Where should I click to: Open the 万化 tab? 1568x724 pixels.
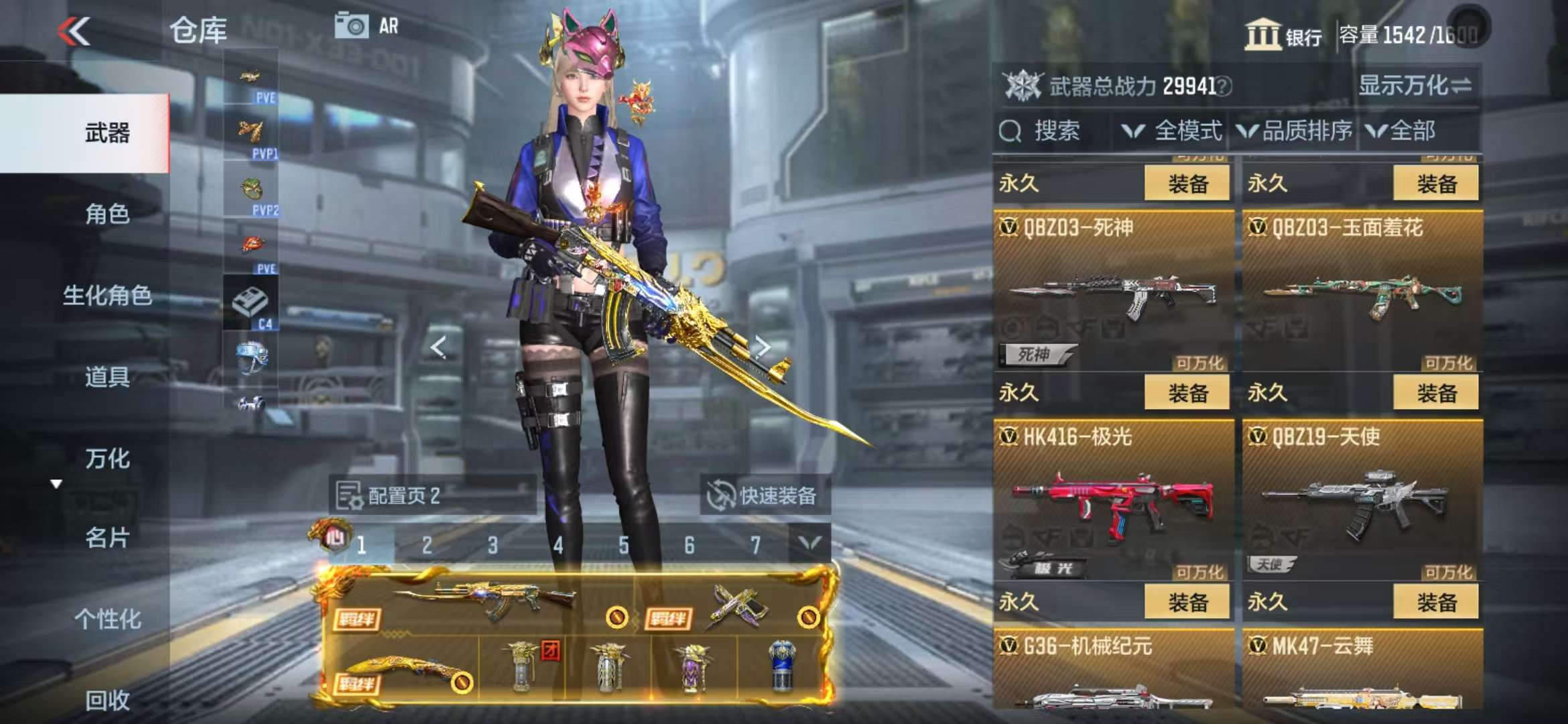click(x=107, y=459)
